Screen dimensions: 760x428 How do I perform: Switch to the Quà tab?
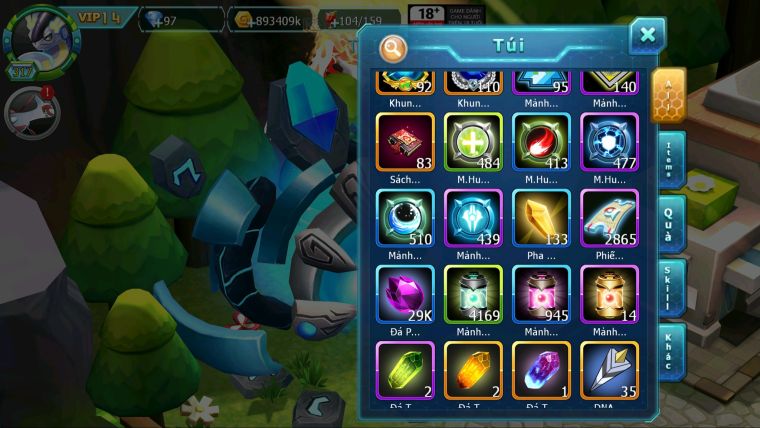(668, 223)
